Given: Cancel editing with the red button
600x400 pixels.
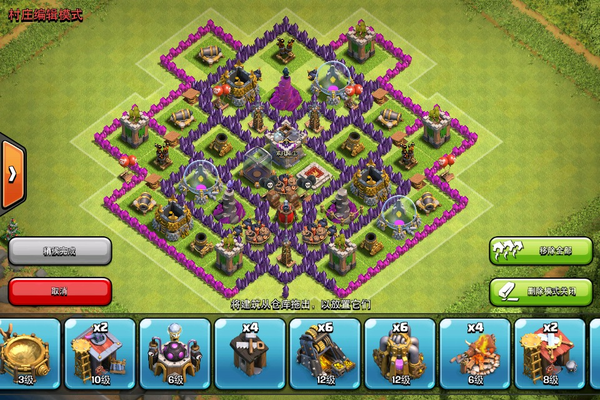Looking at the screenshot, I should pyautogui.click(x=59, y=291).
